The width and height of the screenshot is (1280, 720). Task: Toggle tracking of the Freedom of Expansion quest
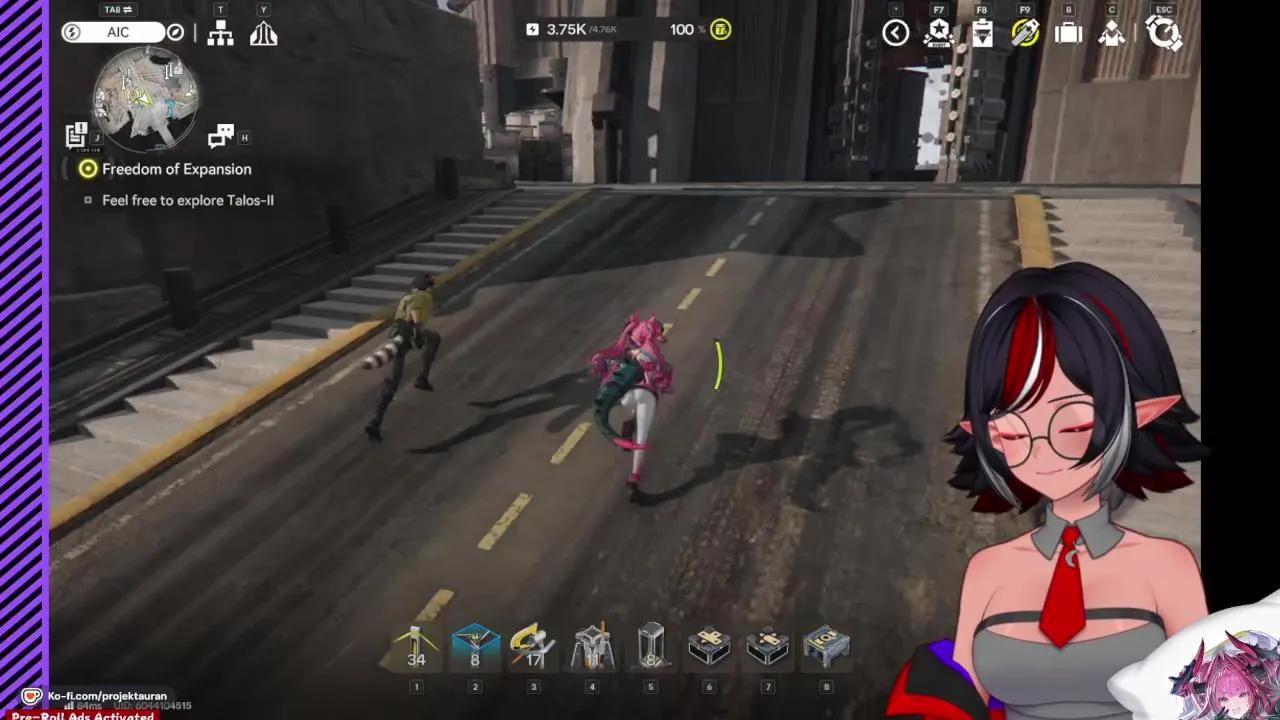coord(88,168)
